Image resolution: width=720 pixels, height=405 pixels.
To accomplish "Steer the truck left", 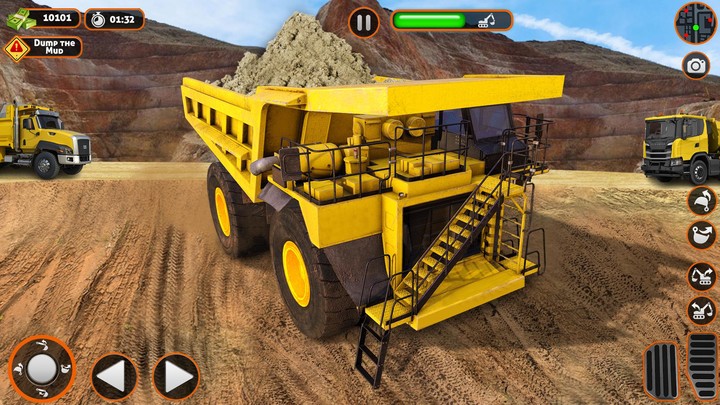I will click(114, 376).
